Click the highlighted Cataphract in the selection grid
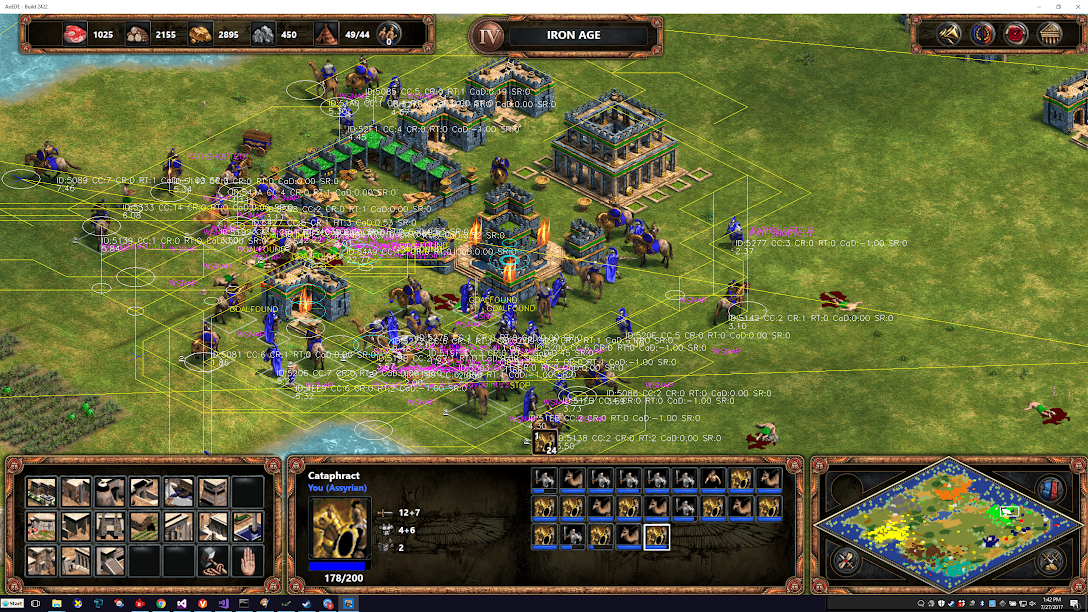1088x612 pixels. pos(657,537)
